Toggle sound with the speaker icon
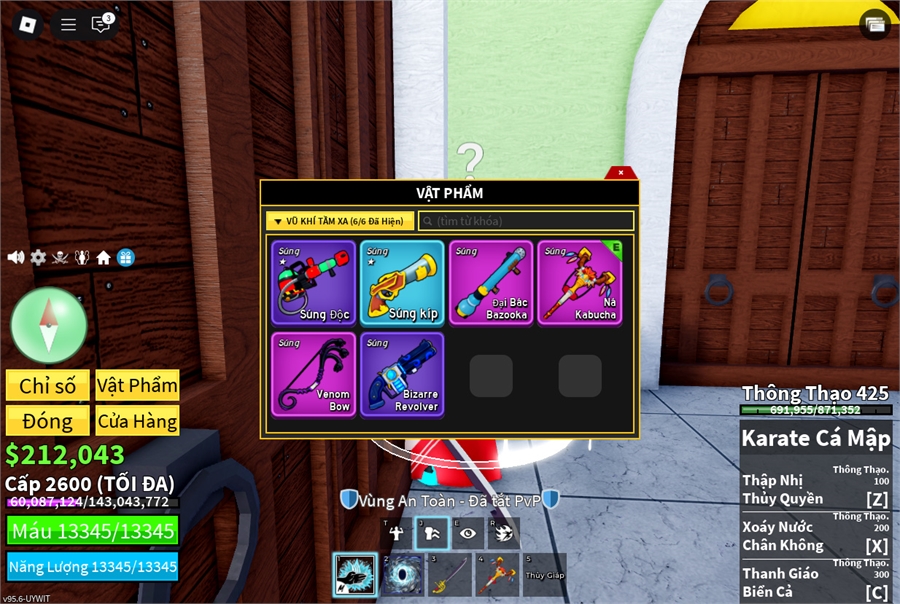 click(16, 258)
